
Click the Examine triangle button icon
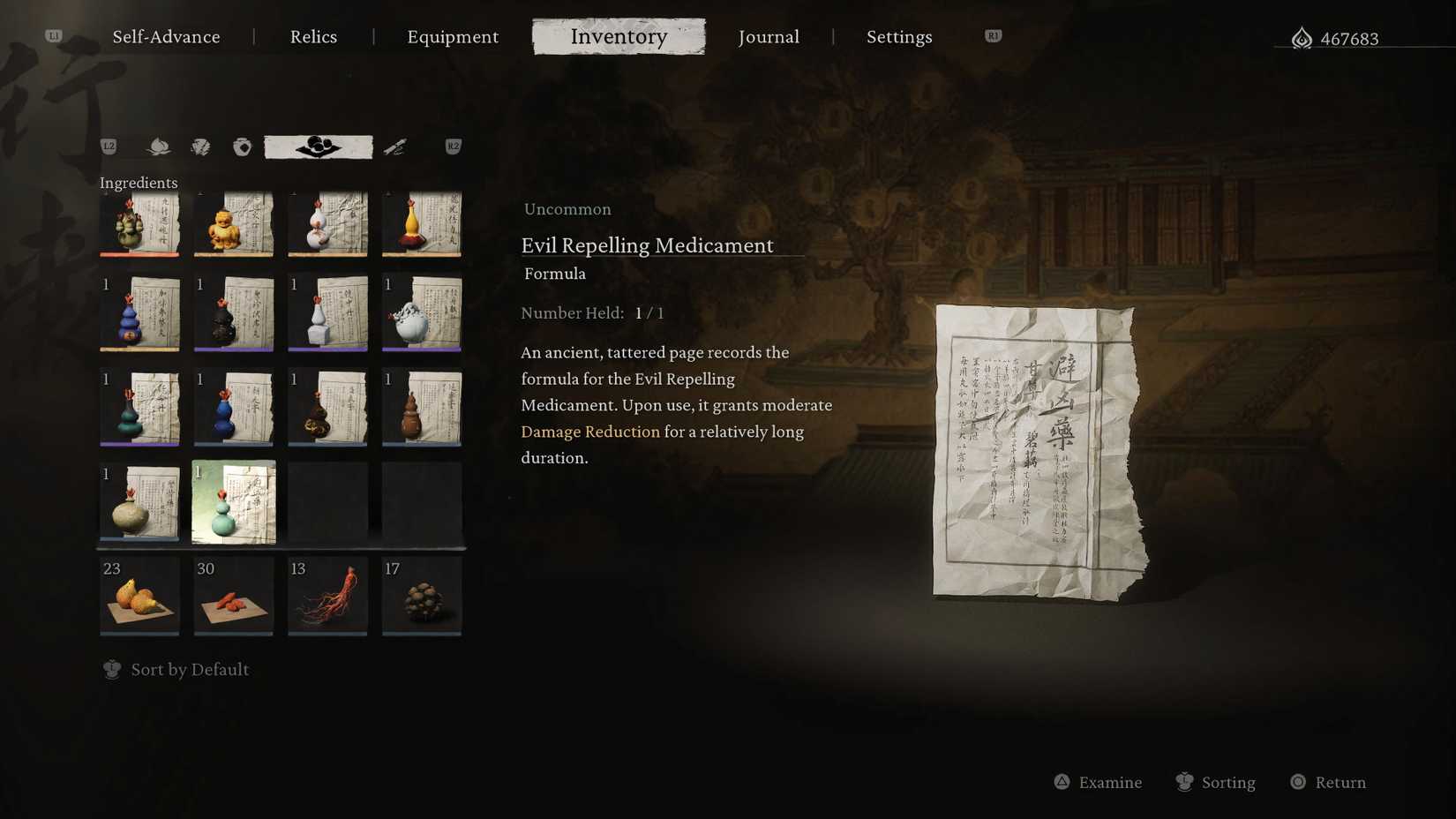[x=1061, y=782]
